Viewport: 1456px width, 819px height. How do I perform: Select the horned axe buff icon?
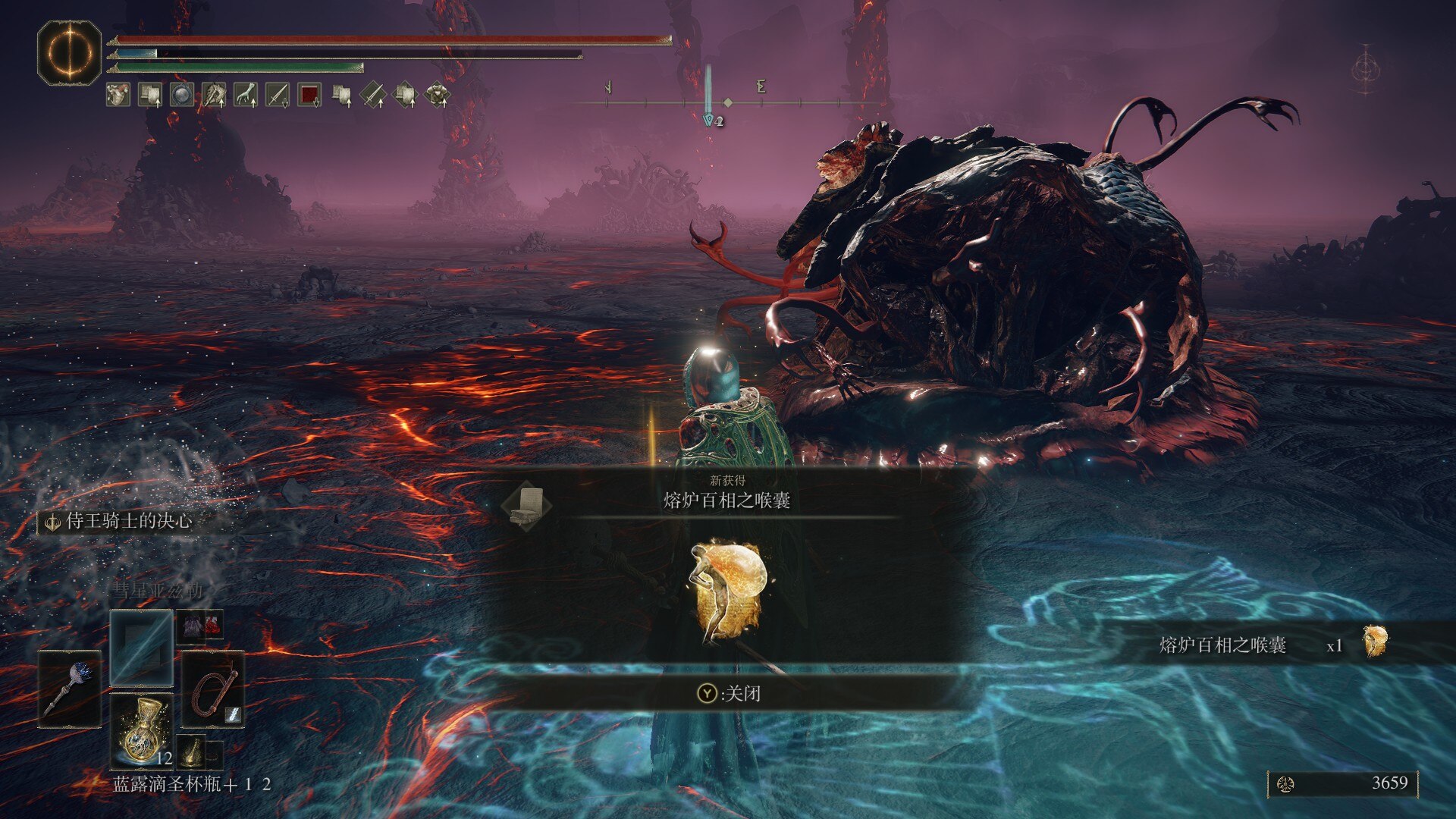pyautogui.click(x=214, y=95)
